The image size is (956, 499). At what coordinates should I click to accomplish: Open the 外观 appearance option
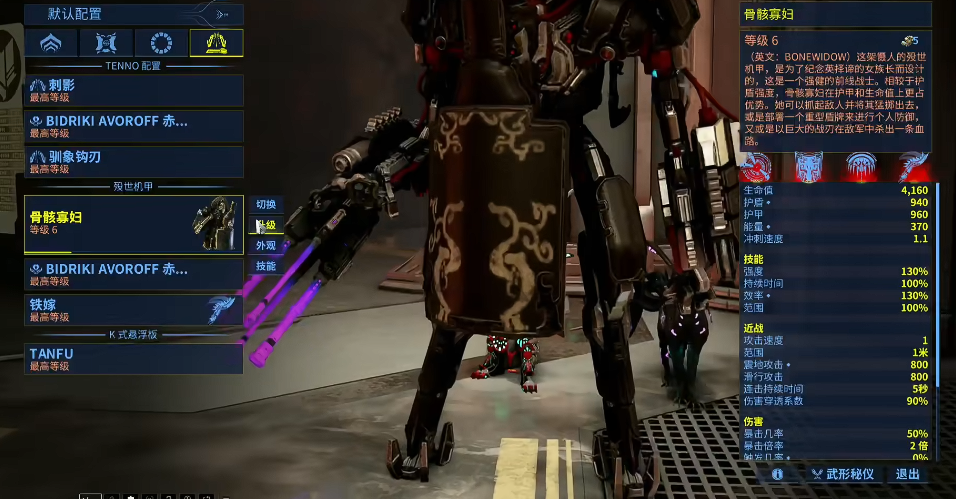point(266,245)
